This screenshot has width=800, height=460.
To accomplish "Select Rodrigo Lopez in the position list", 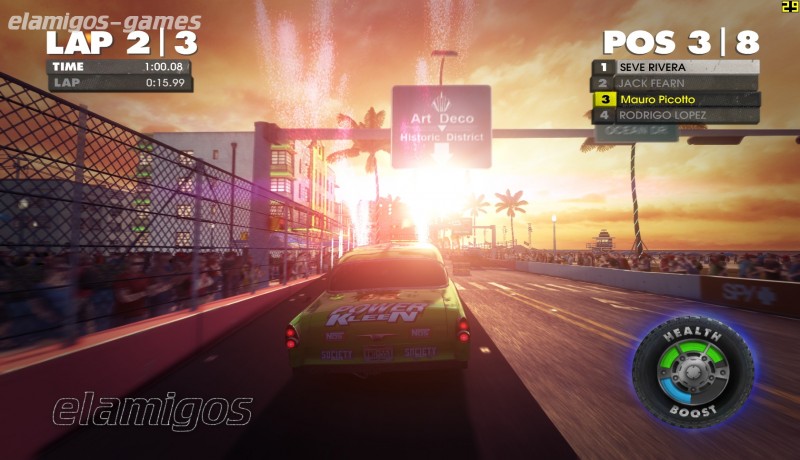I will (x=676, y=115).
